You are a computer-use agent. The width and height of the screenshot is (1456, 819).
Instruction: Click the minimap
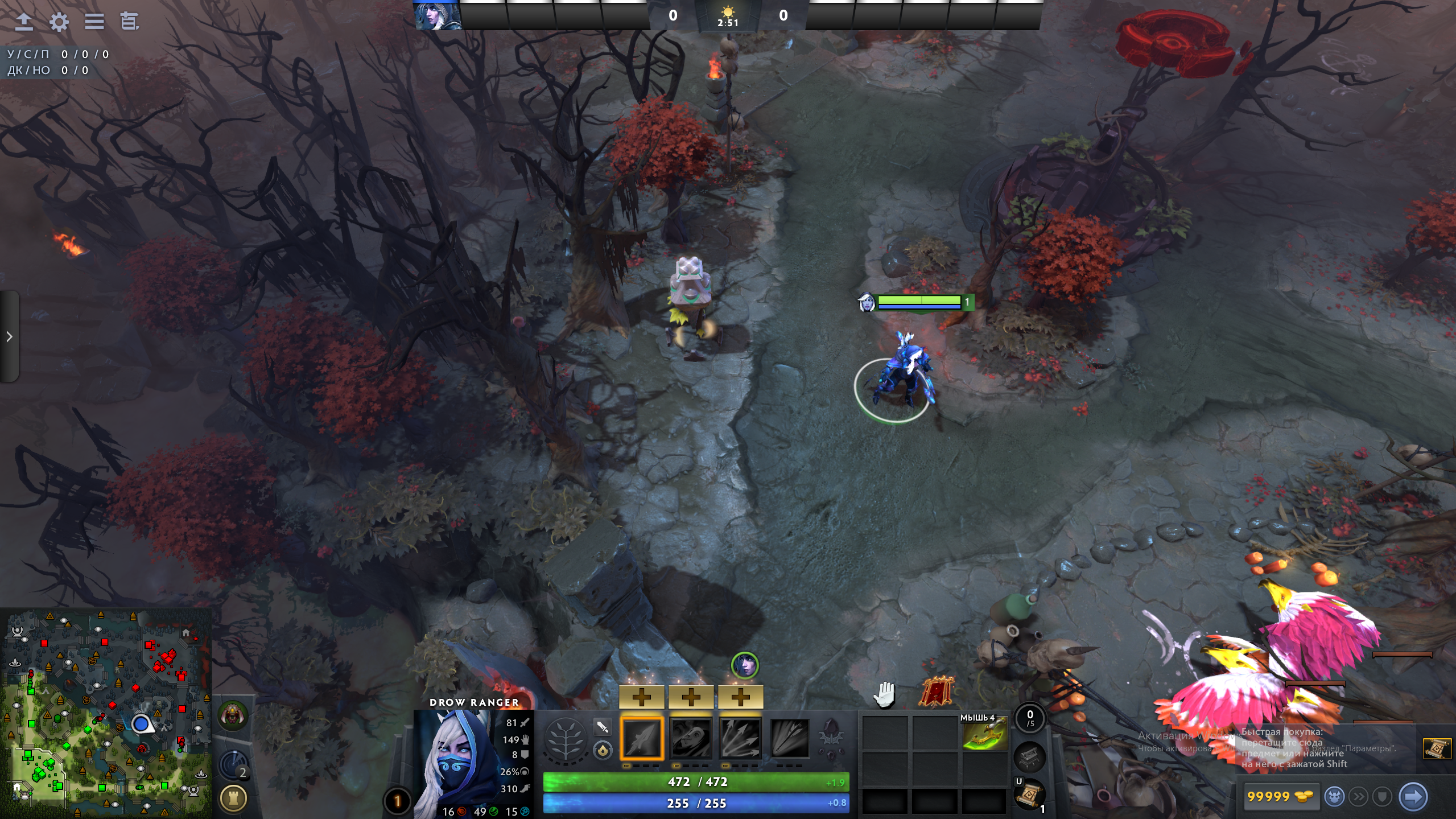point(106,713)
